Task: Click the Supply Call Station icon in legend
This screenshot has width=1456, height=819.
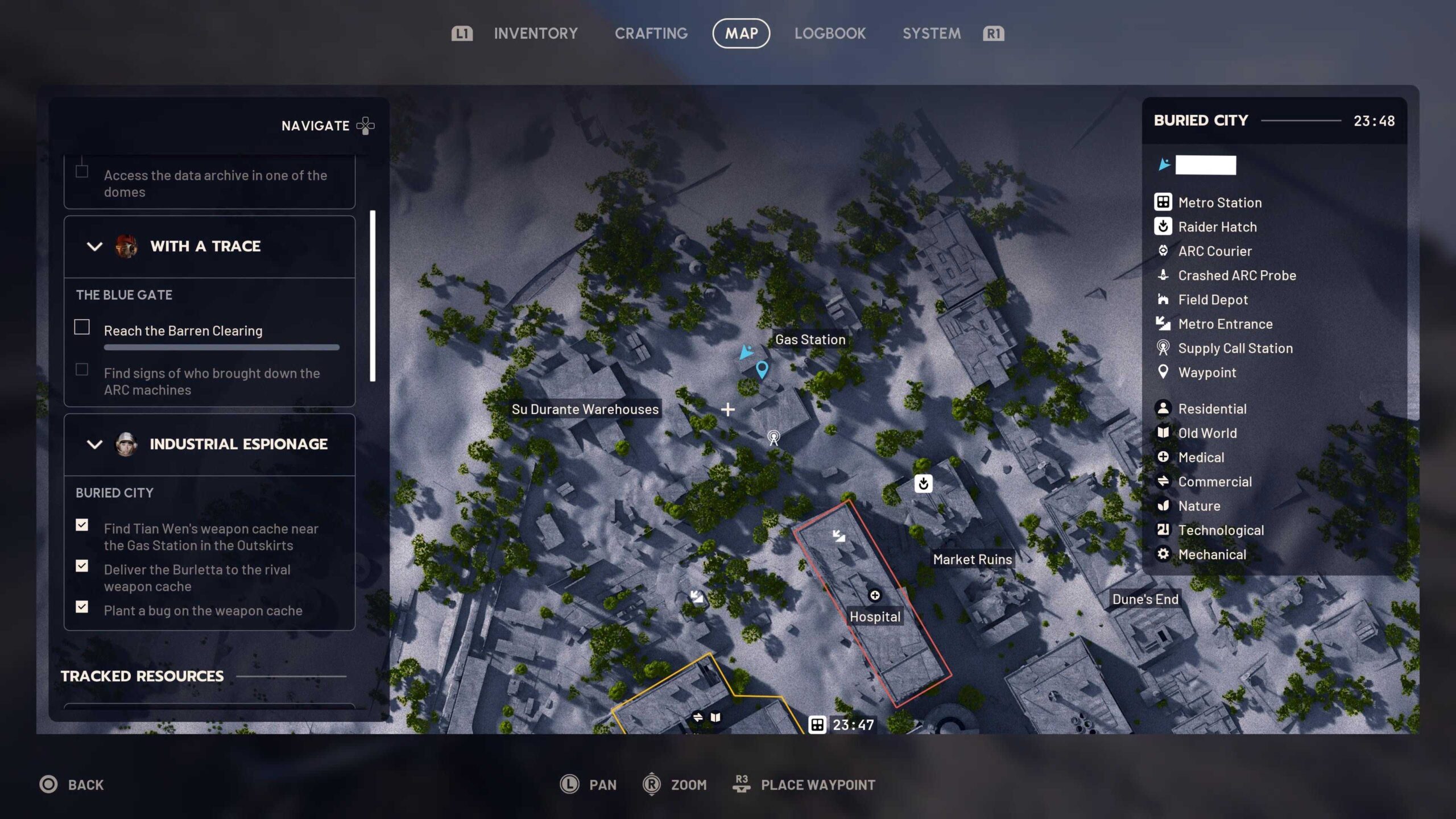Action: 1164,348
